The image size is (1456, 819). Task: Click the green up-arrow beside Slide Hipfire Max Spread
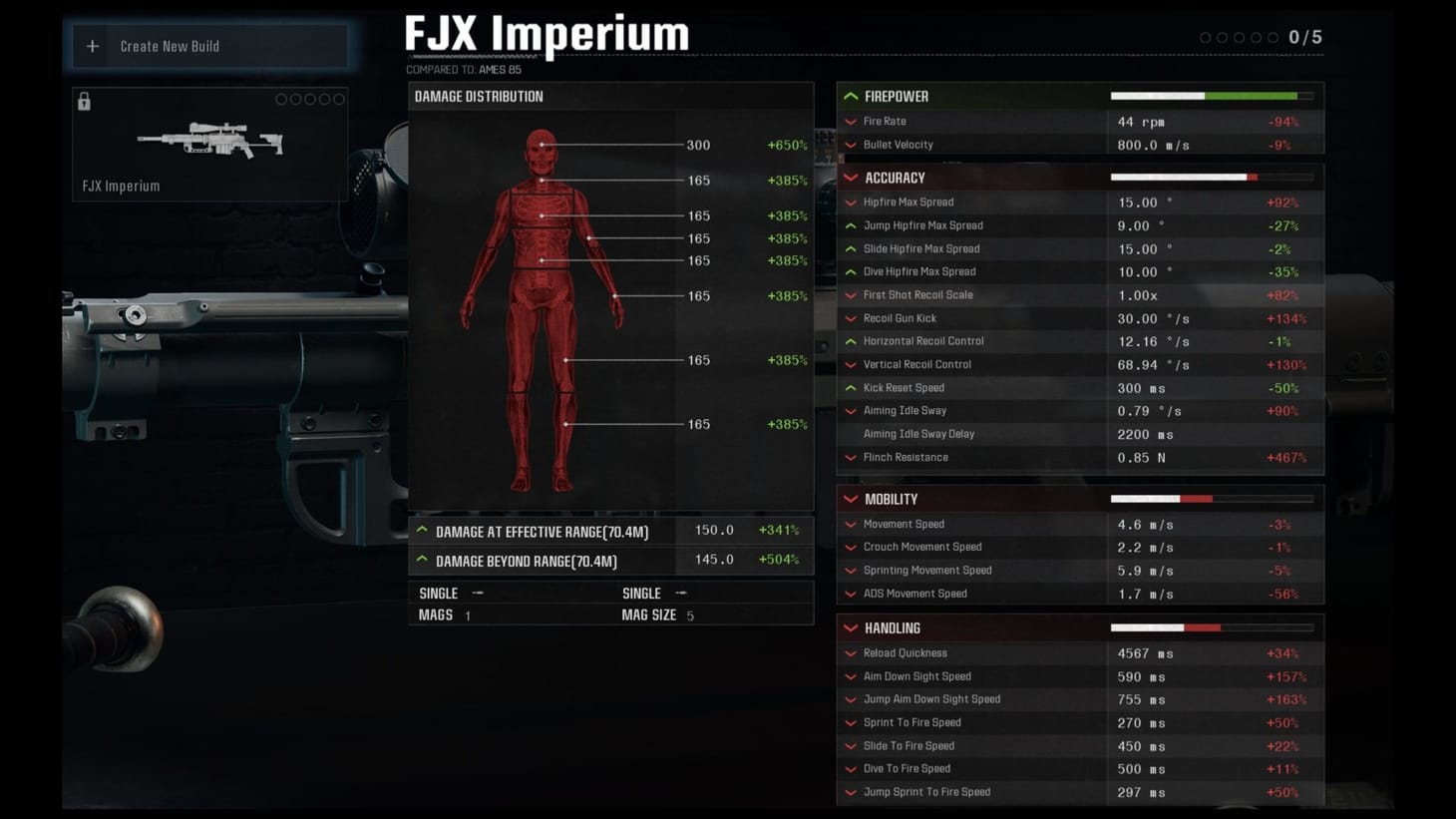[851, 248]
